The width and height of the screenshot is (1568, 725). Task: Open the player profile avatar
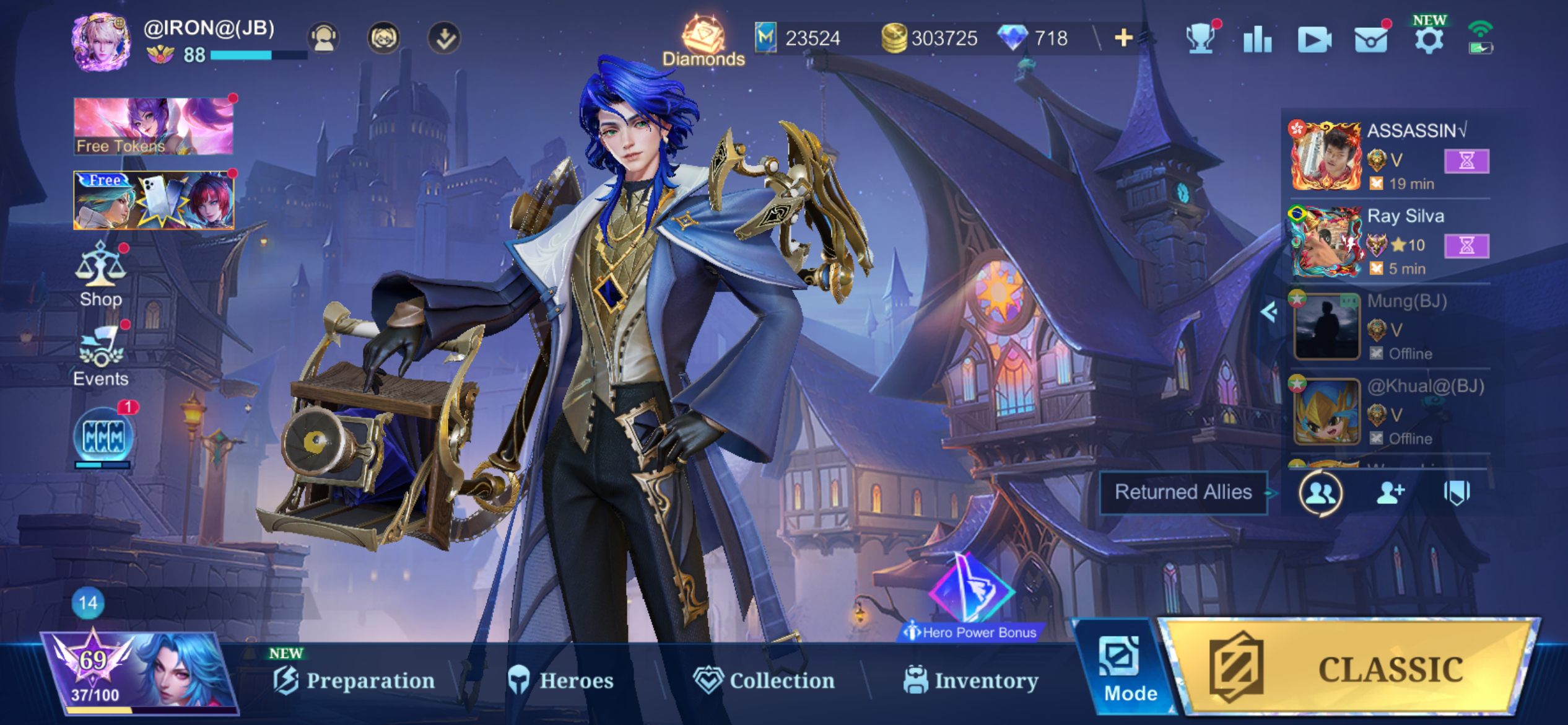pyautogui.click(x=101, y=42)
